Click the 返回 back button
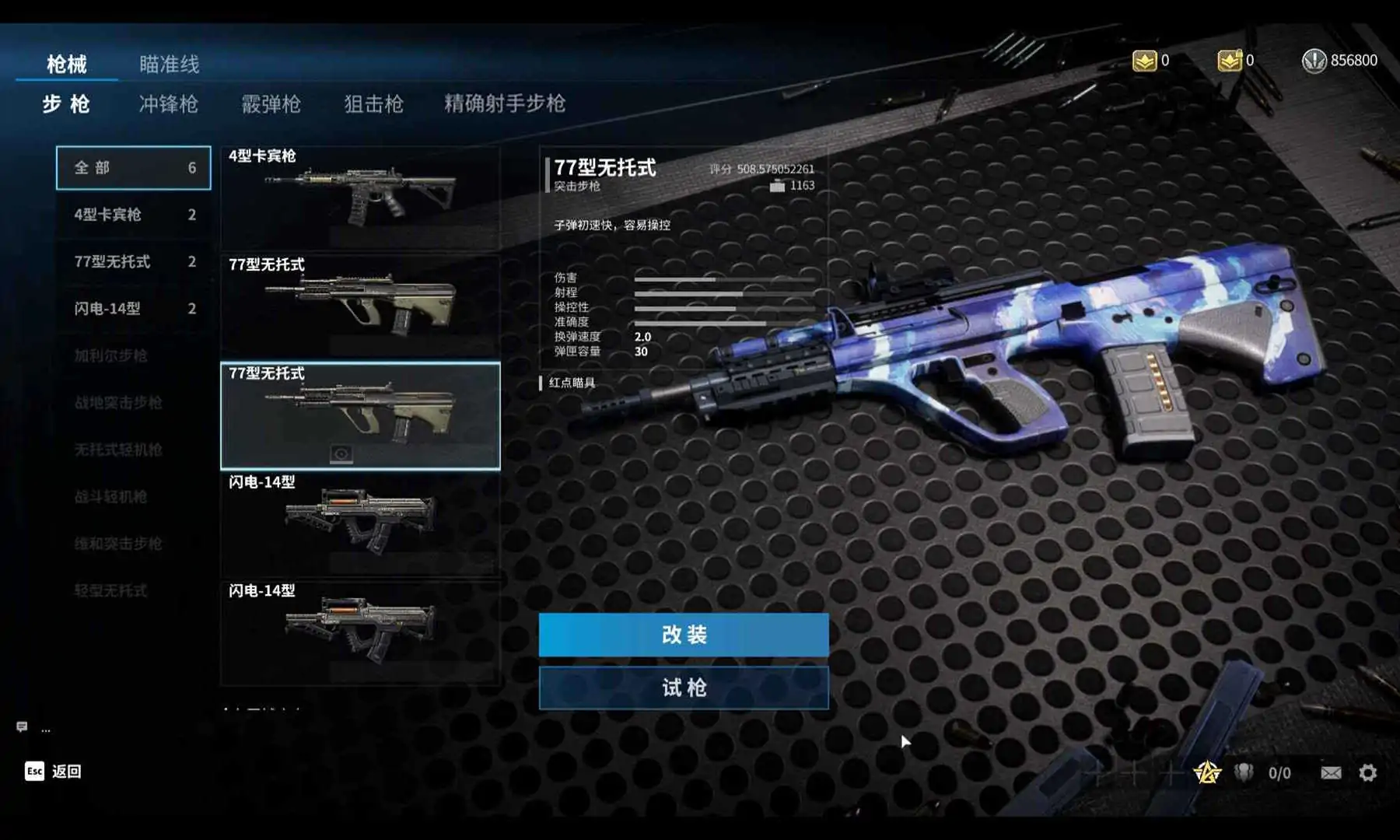The width and height of the screenshot is (1400, 840). (53, 771)
